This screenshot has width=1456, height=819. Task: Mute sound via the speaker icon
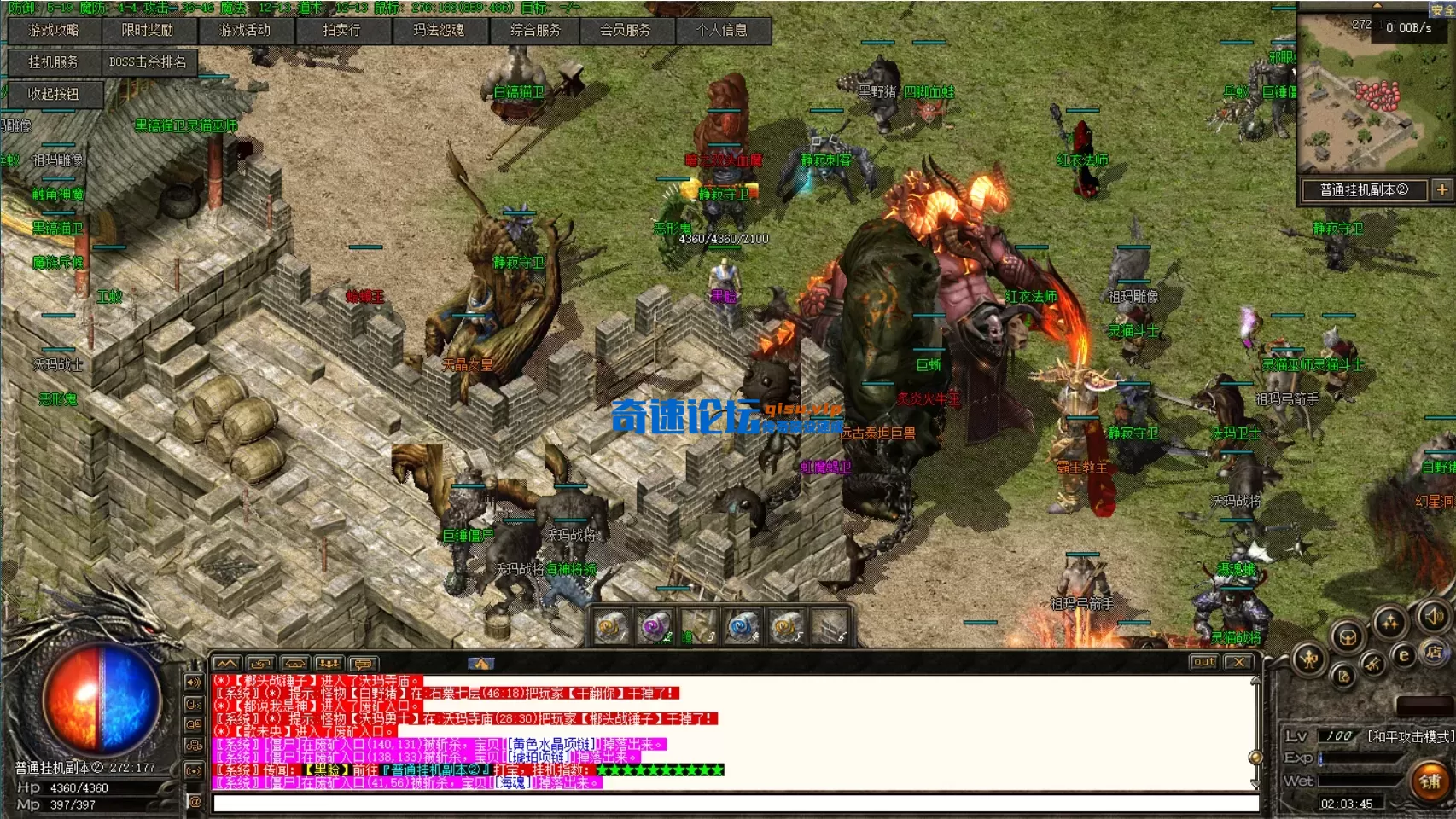(1434, 617)
